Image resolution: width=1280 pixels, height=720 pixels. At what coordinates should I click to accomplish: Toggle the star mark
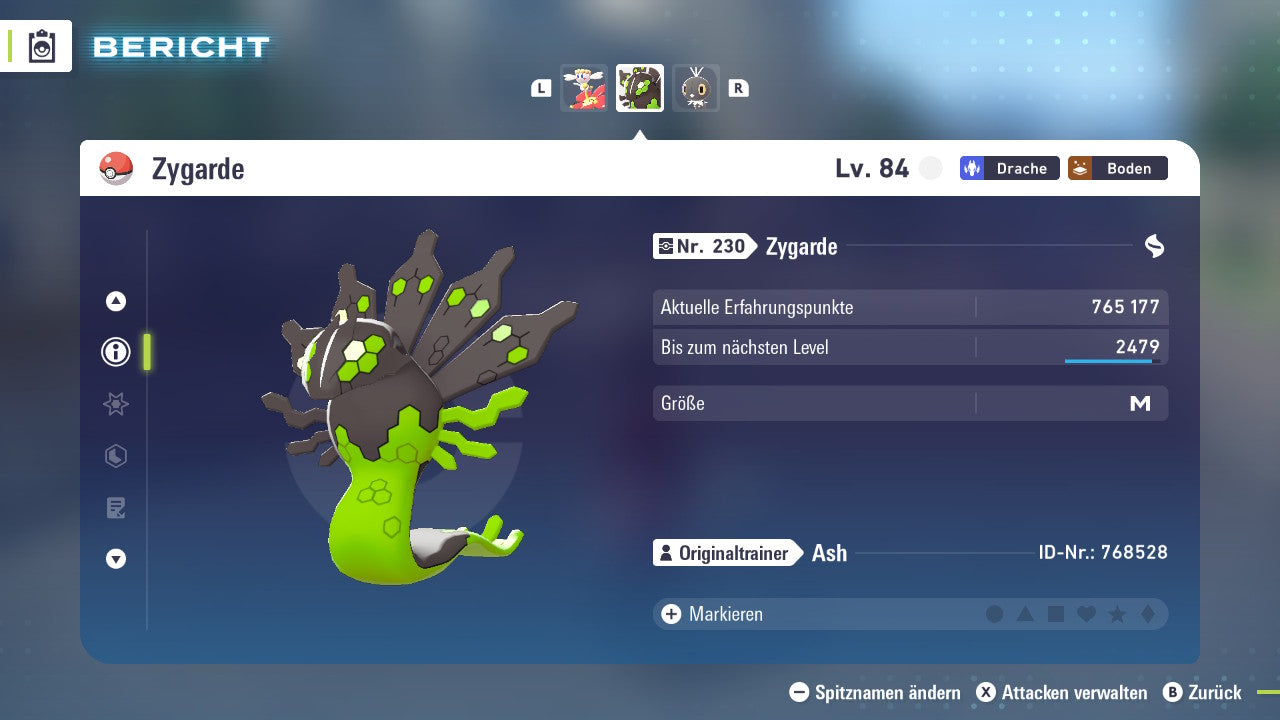[x=1115, y=614]
